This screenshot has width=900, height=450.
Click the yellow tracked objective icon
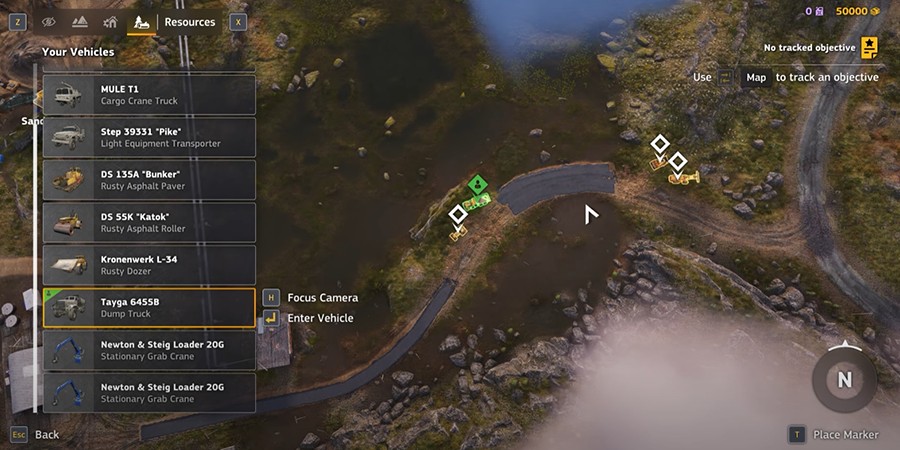click(x=870, y=47)
